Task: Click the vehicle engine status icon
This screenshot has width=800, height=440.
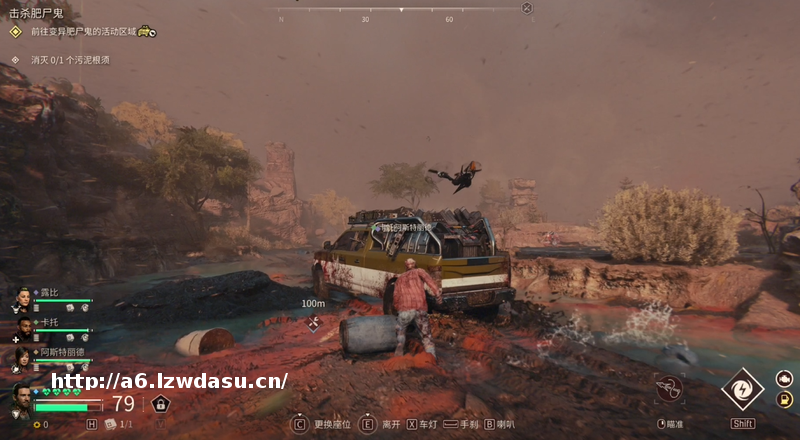Action: [x=785, y=379]
